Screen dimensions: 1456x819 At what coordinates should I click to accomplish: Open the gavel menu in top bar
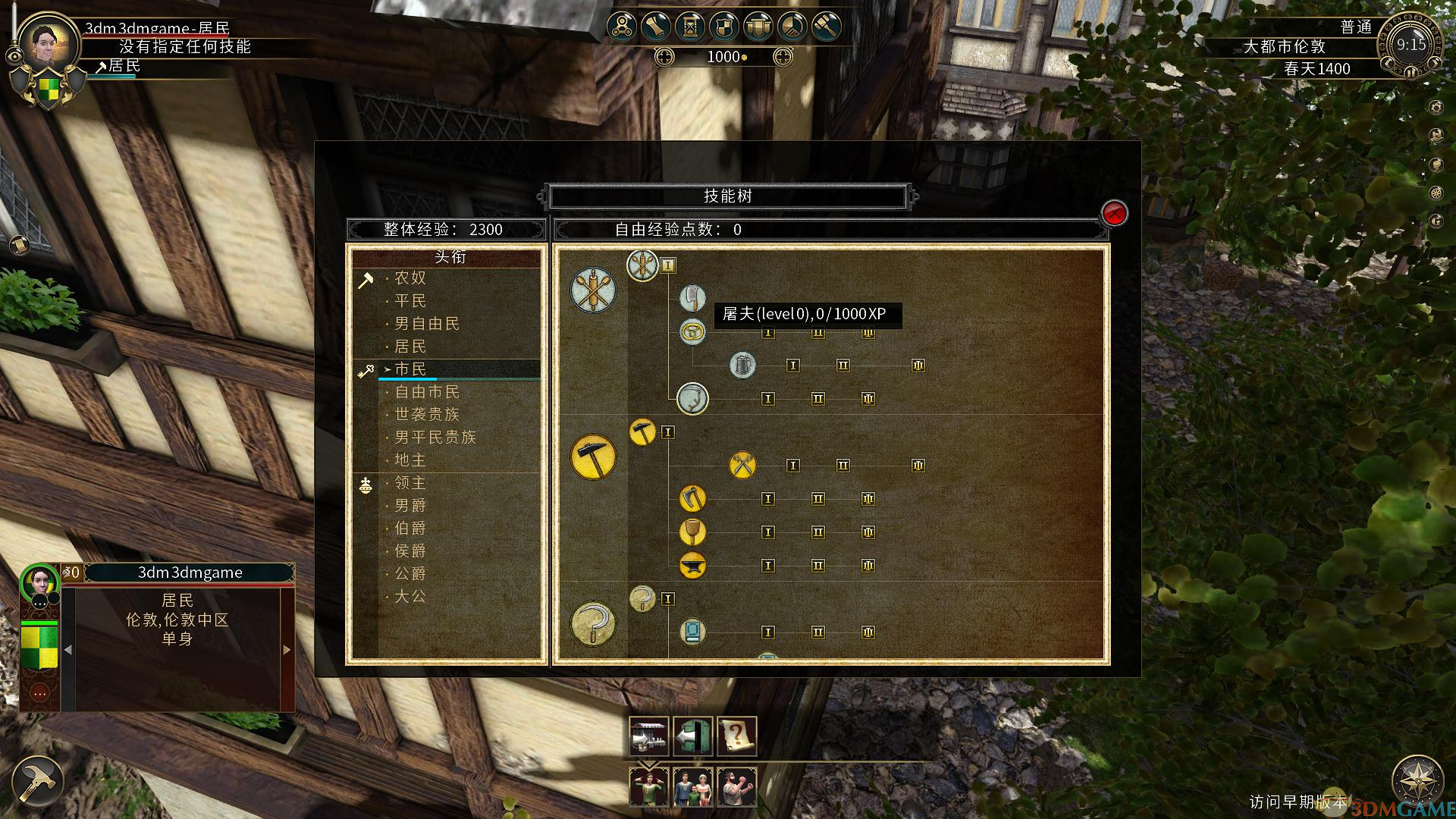pos(827,27)
